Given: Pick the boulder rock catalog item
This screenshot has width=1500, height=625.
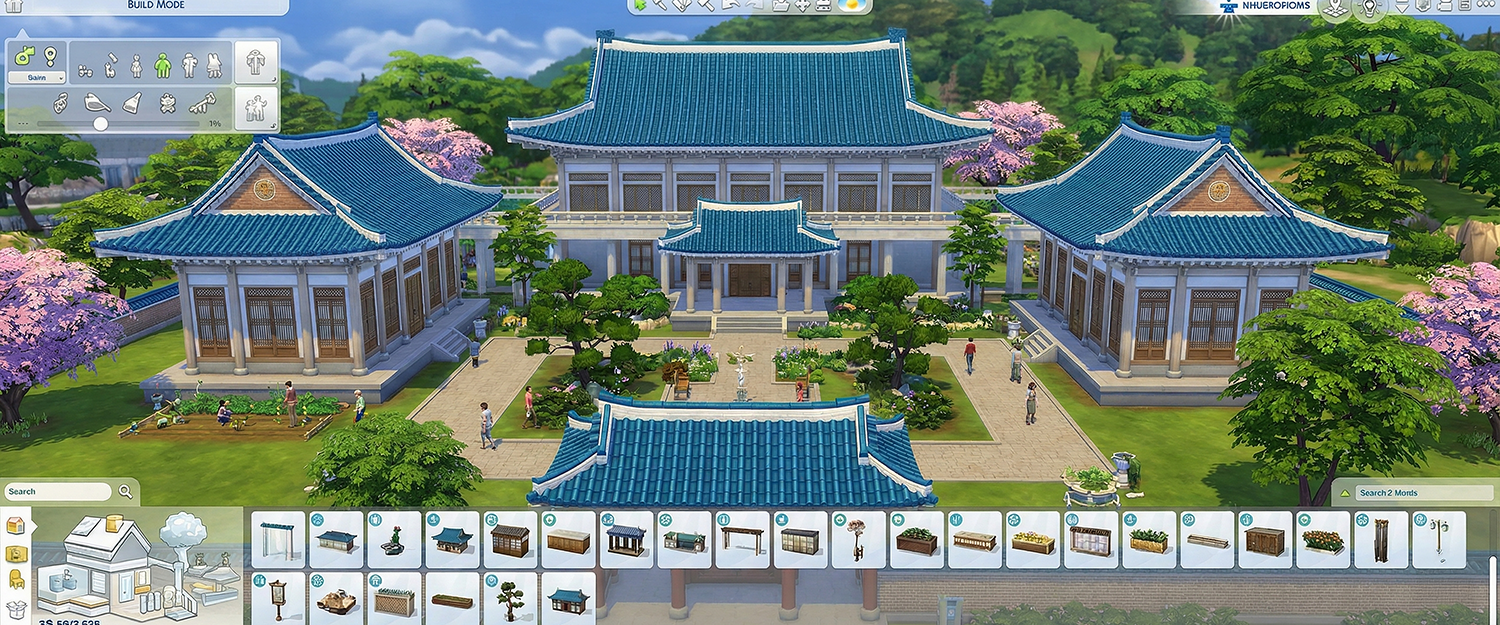Looking at the screenshot, I should [x=336, y=597].
